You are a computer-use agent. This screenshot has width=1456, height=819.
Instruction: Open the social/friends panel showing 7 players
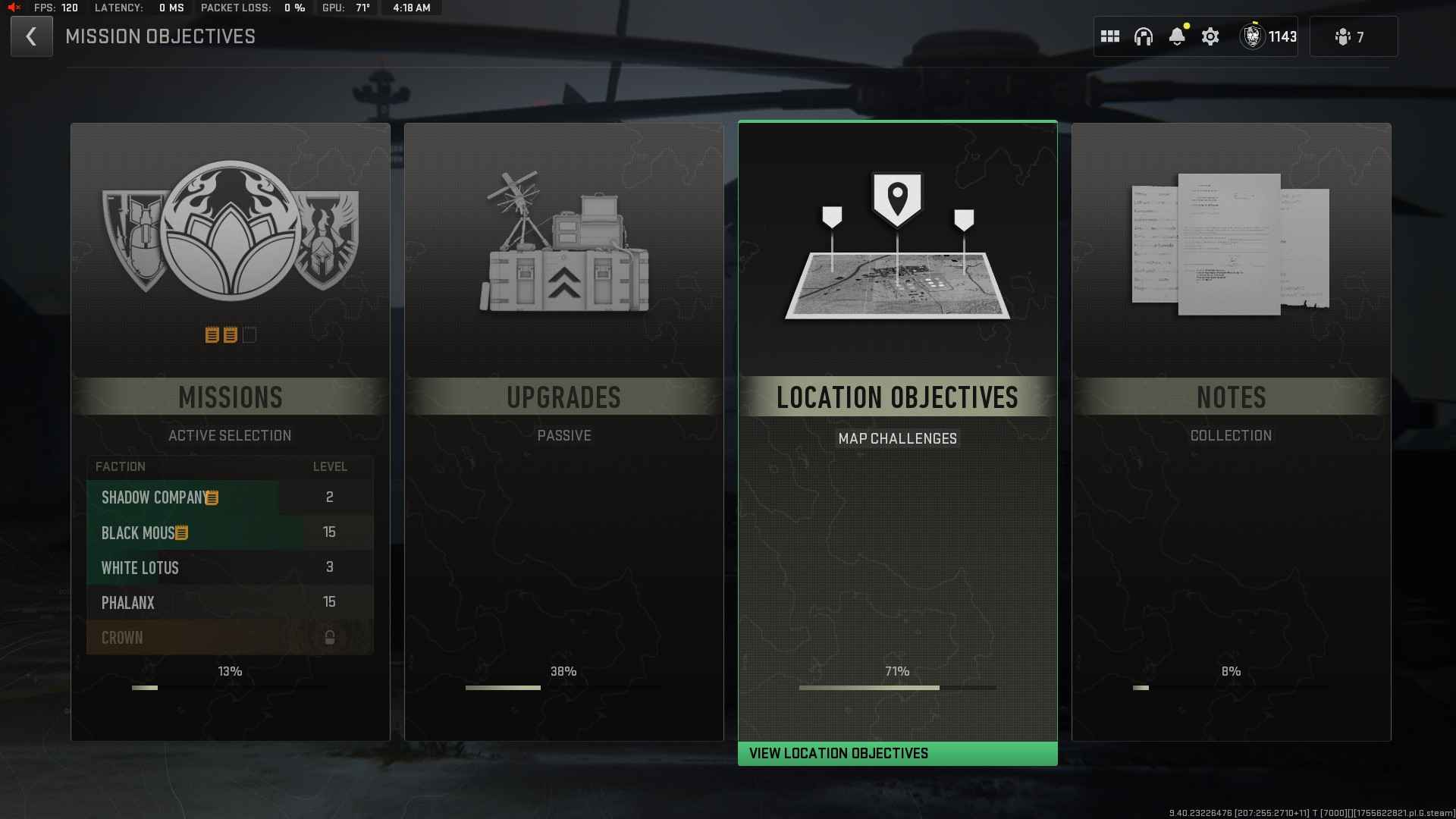(1352, 36)
